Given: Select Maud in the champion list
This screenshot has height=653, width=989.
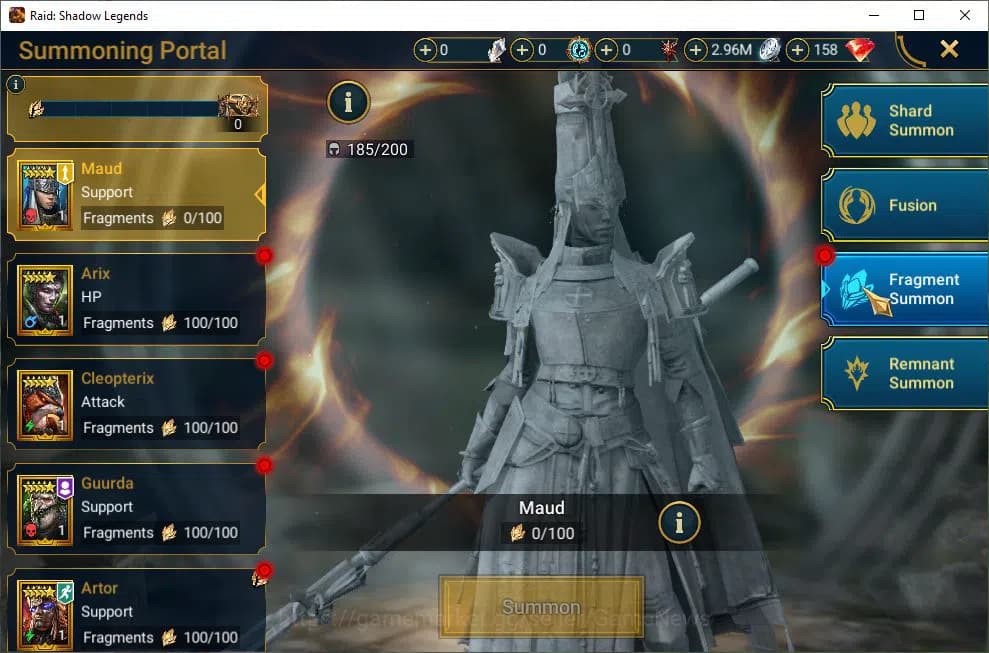Looking at the screenshot, I should click(137, 194).
